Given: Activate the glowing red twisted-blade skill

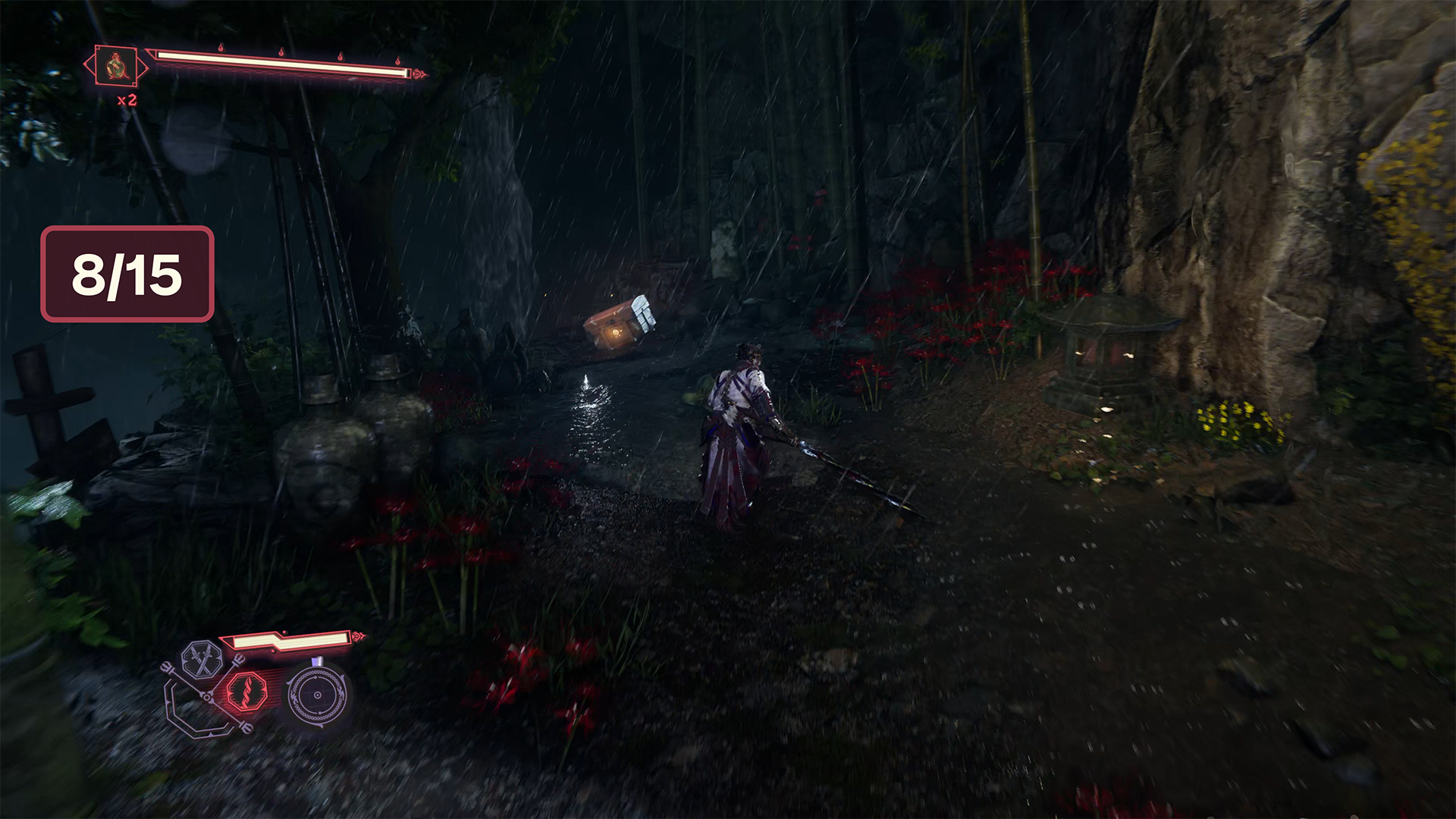Looking at the screenshot, I should 247,692.
